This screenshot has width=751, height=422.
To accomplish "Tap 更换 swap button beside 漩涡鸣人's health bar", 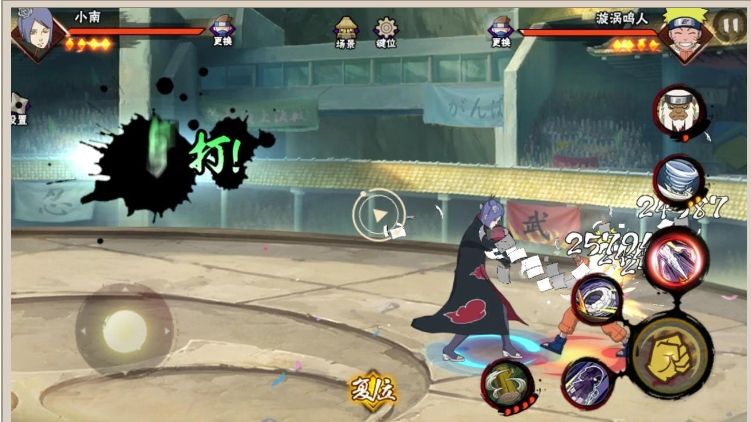I will click(500, 32).
